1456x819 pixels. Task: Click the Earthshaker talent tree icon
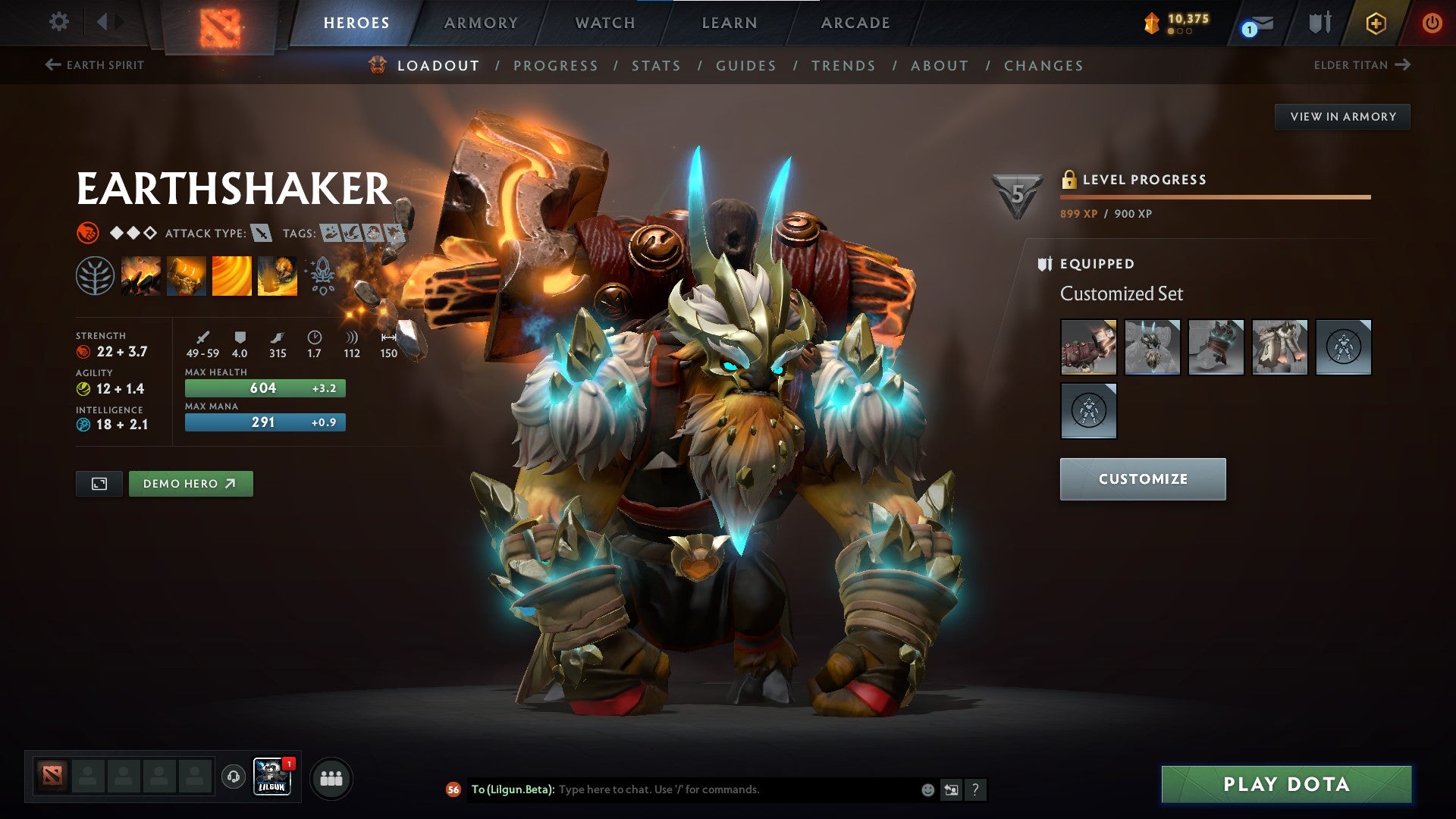(95, 275)
